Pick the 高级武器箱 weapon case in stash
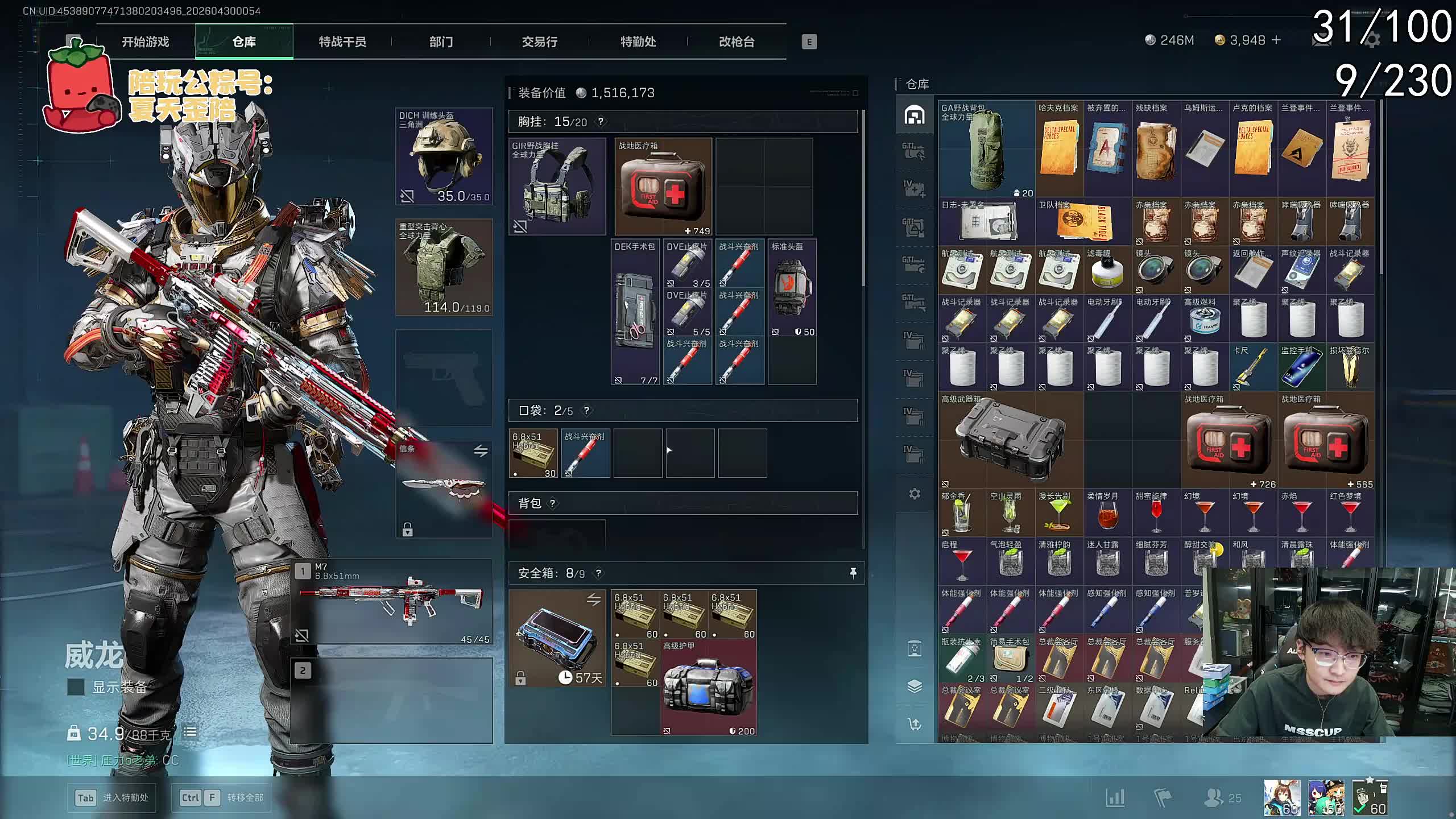This screenshot has height=819, width=1456. [x=1010, y=439]
